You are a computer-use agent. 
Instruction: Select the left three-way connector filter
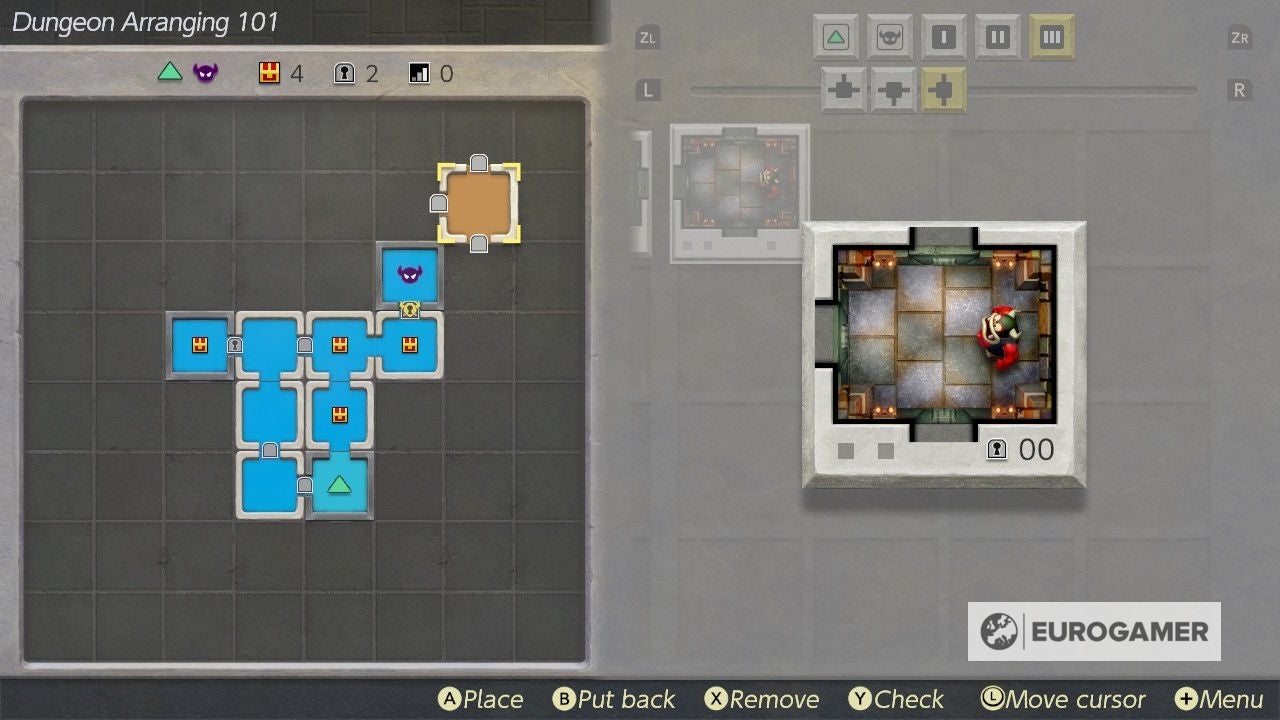click(843, 89)
